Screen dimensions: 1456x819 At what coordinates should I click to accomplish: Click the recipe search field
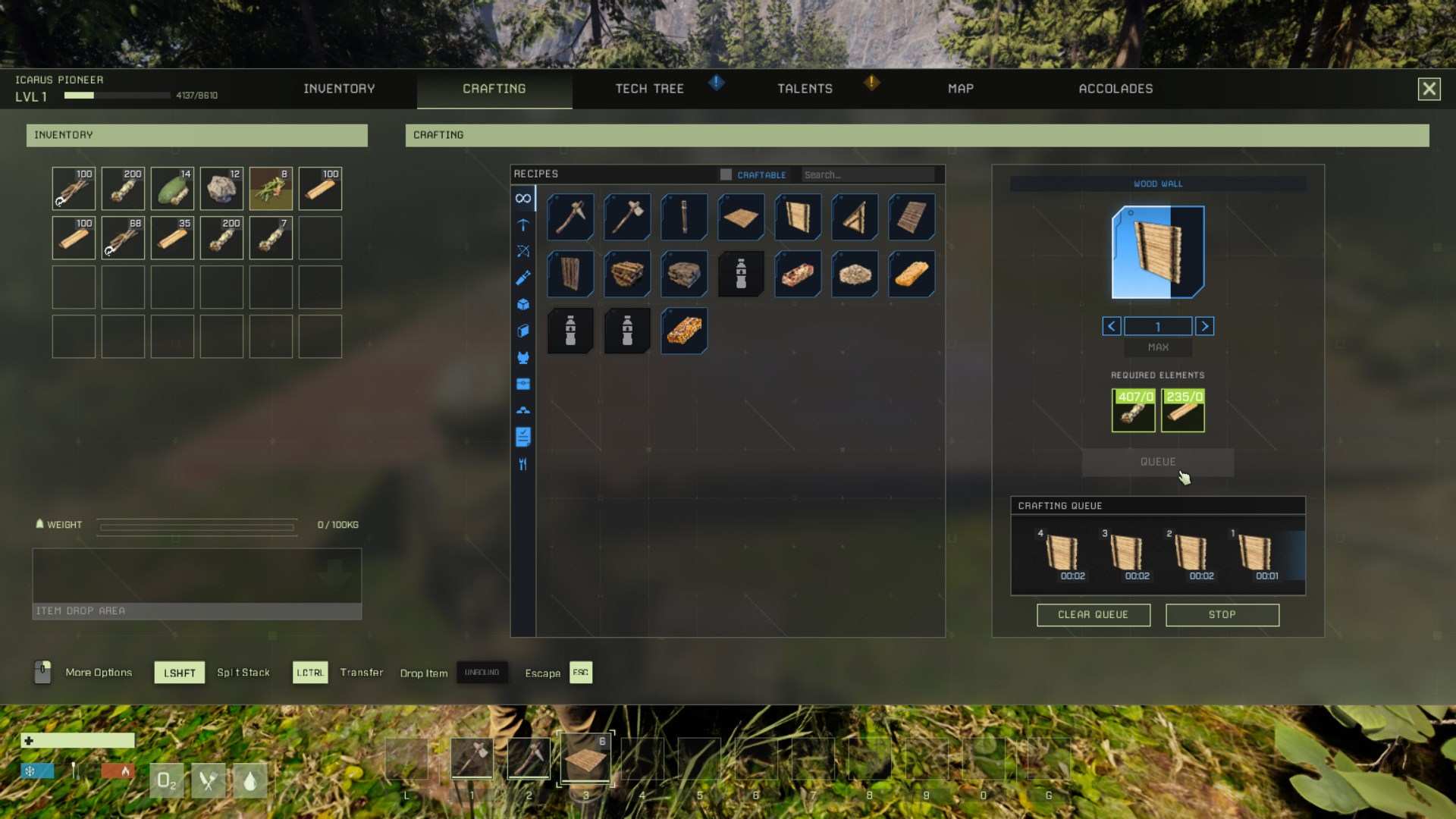coord(868,174)
